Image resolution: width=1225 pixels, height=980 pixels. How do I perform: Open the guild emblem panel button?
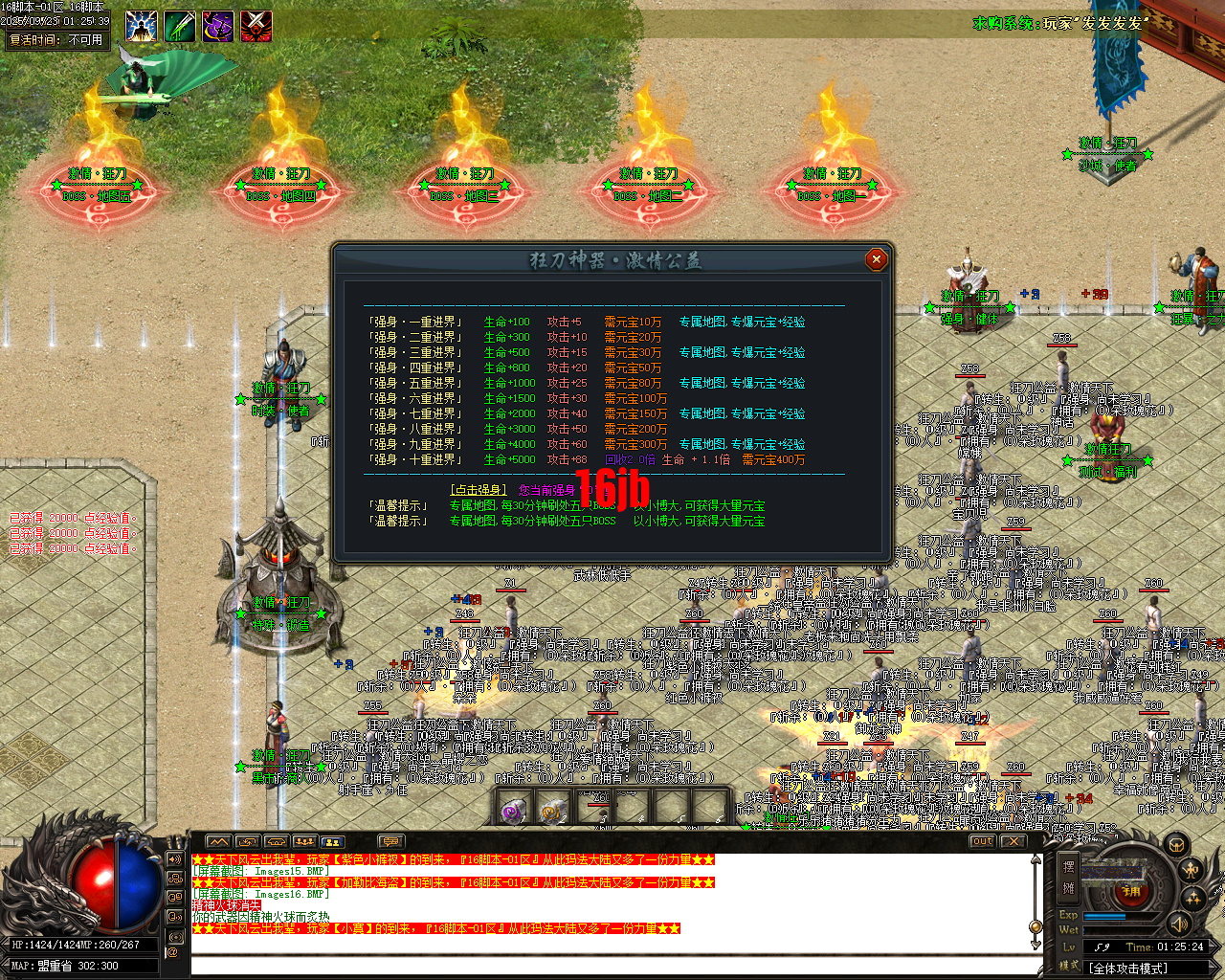(1176, 846)
